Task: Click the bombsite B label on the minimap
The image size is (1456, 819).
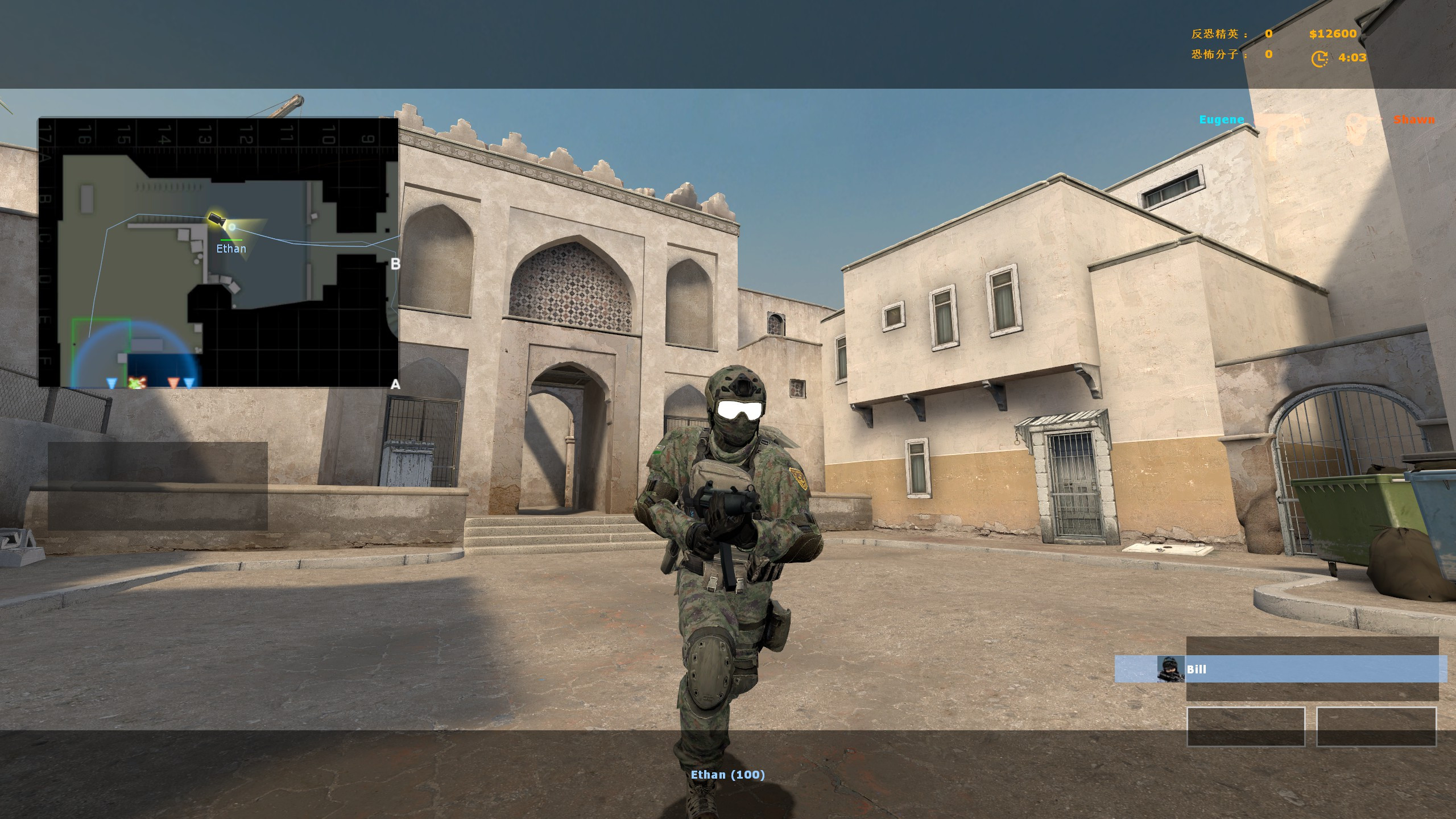Action: click(x=395, y=263)
